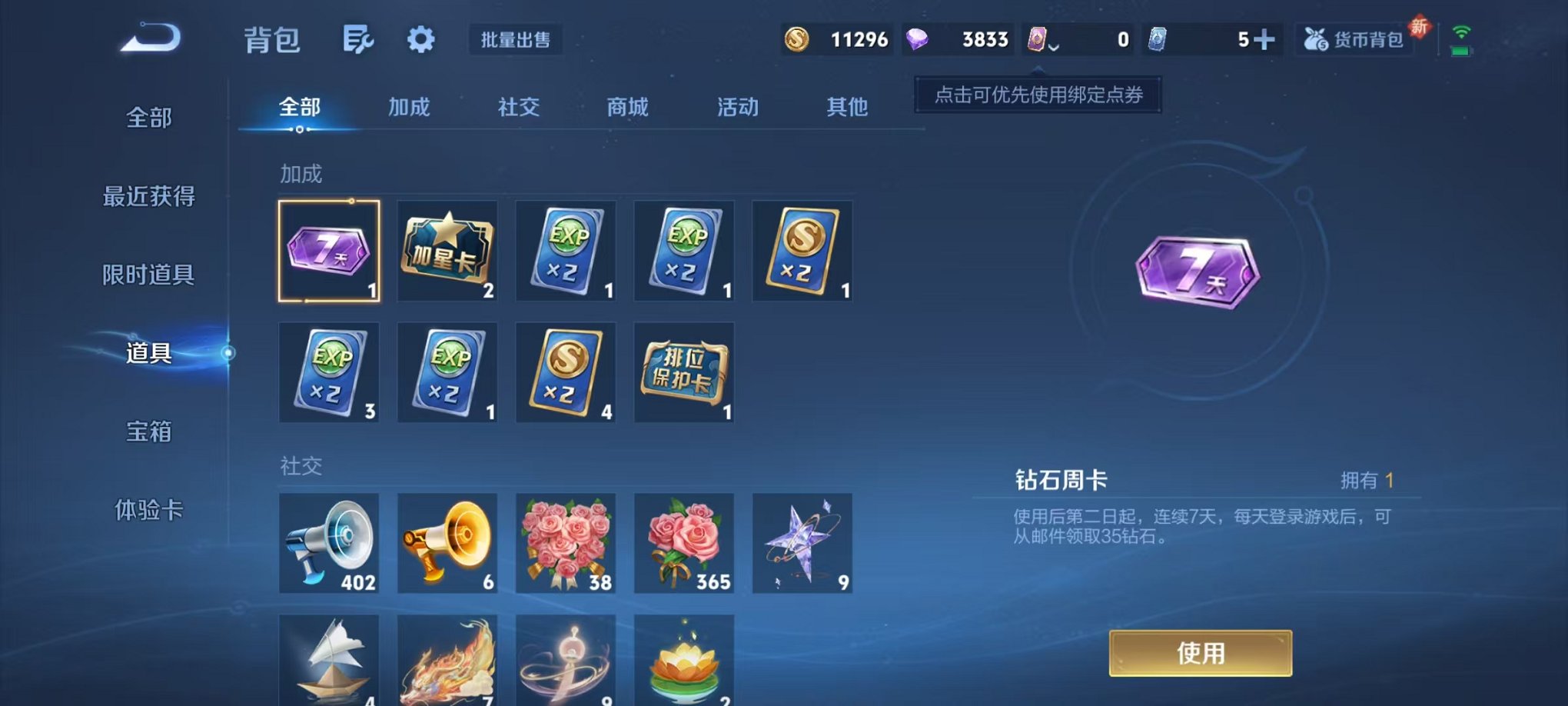Select the 排位保护卡 item icon
Viewport: 1568px width, 706px height.
tap(683, 372)
